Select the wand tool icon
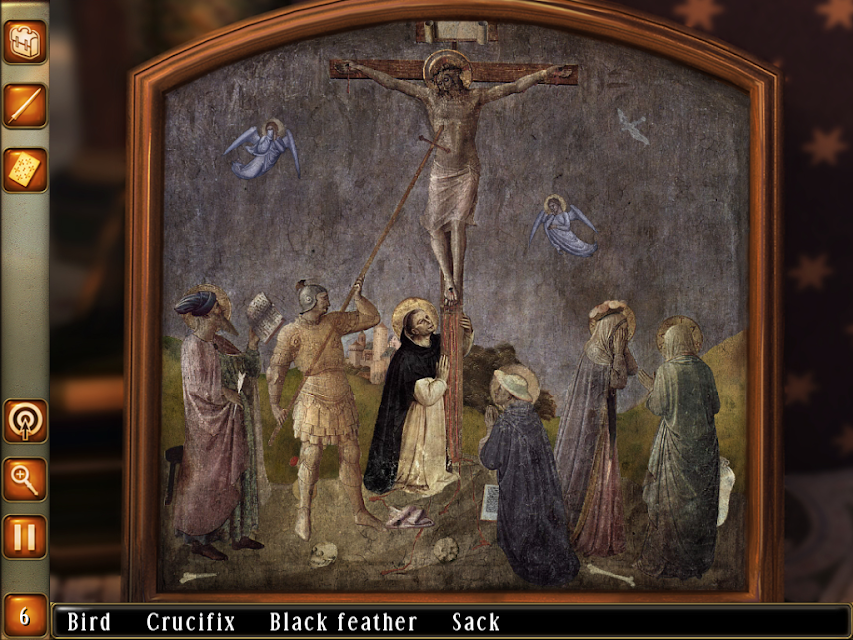This screenshot has width=853, height=640. point(24,105)
